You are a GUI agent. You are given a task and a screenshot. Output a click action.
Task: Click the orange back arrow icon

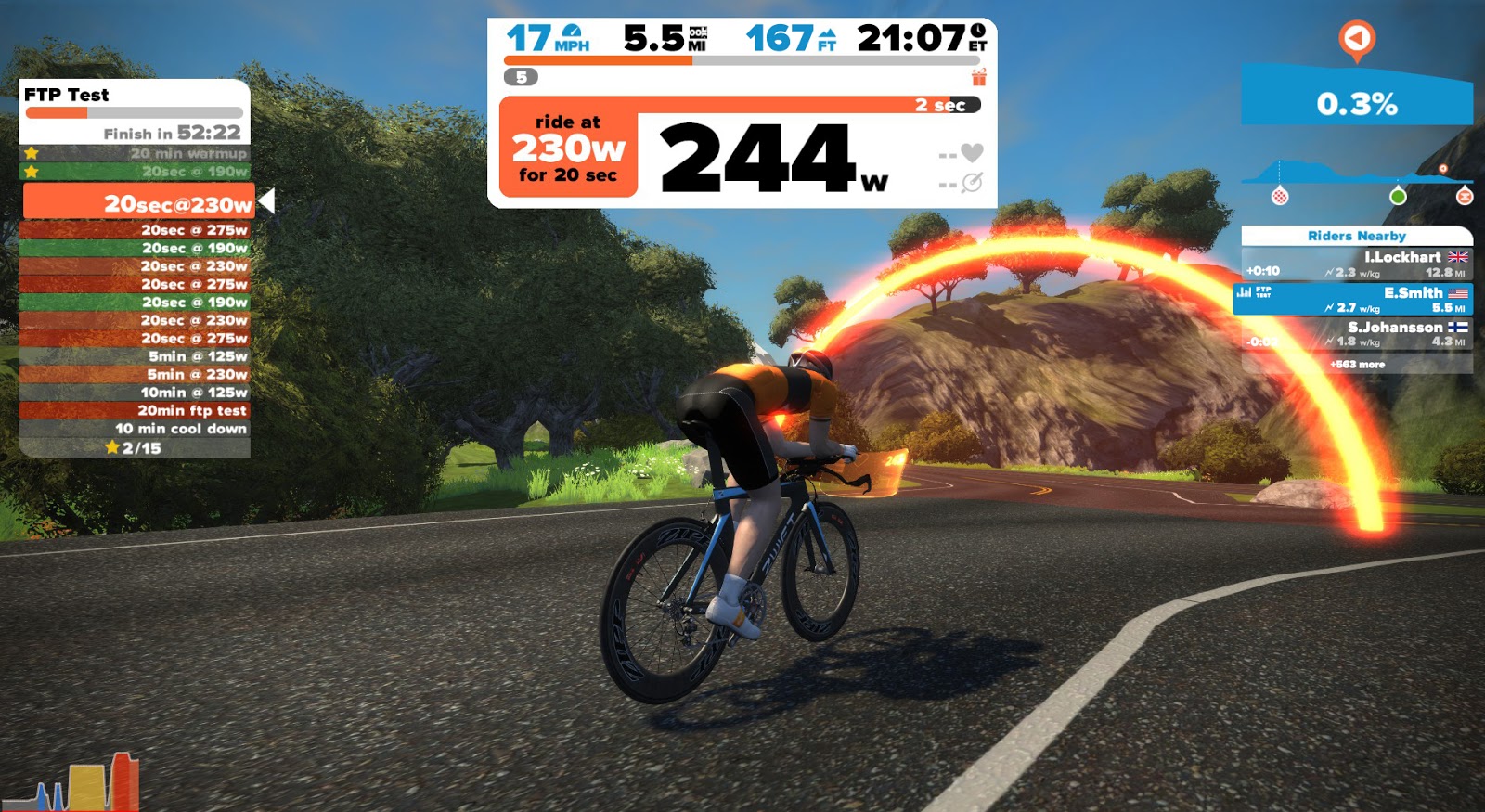coord(1356,39)
